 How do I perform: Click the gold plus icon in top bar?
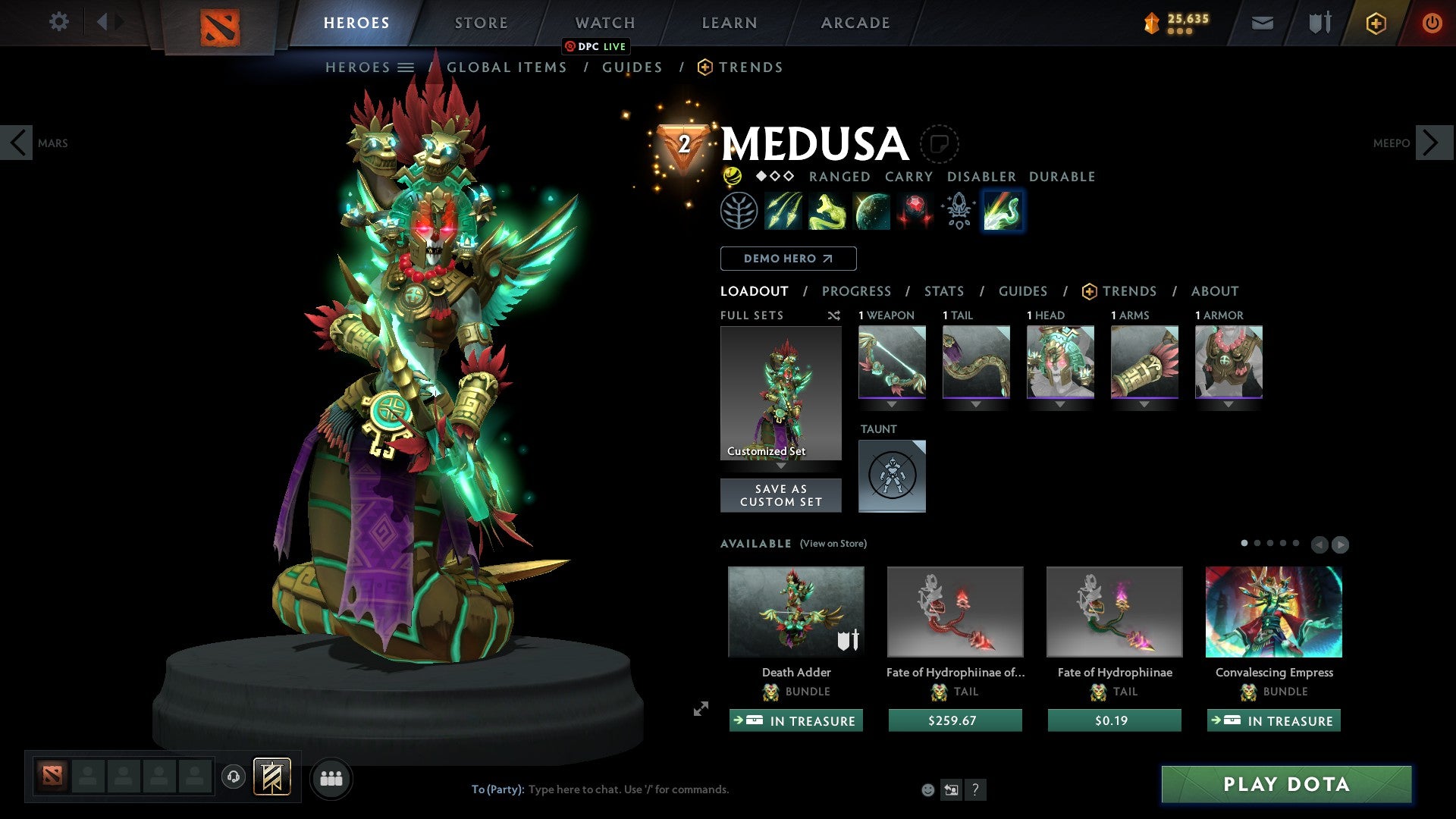pyautogui.click(x=1375, y=23)
